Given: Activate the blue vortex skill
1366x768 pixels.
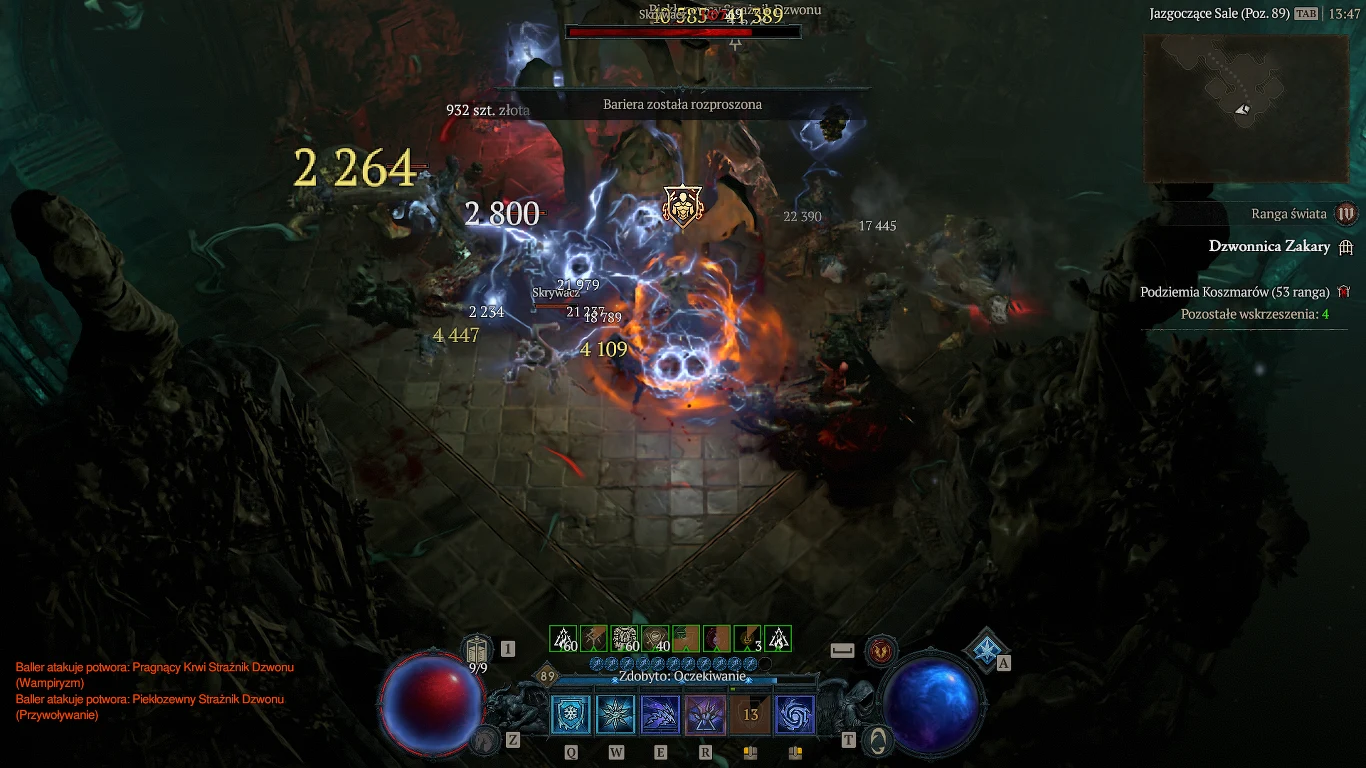Looking at the screenshot, I should point(795,715).
